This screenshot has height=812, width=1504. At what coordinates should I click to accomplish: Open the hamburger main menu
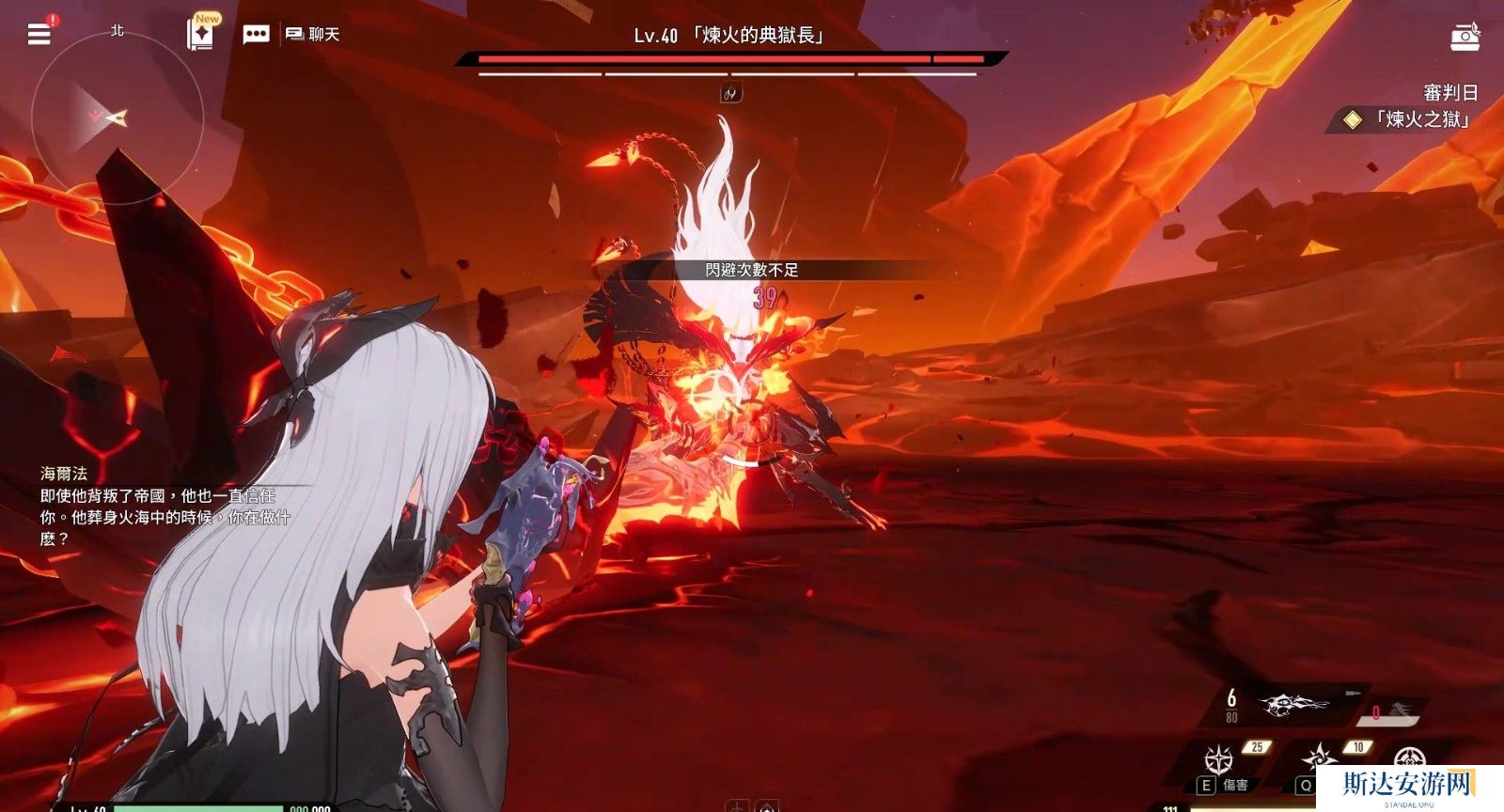tap(39, 34)
